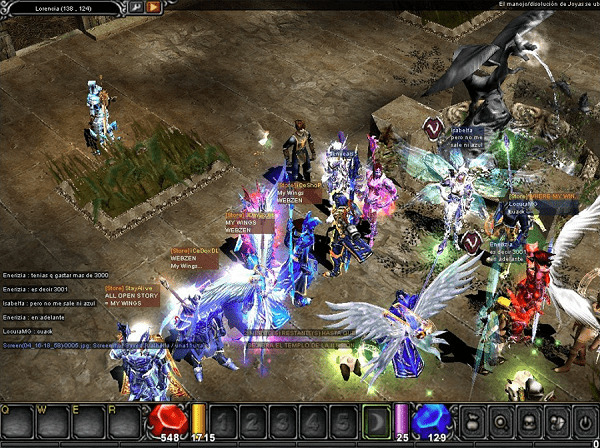This screenshot has height=448, width=600.
Task: Select the skill hotkey slot numbered 3
Action: 285,422
